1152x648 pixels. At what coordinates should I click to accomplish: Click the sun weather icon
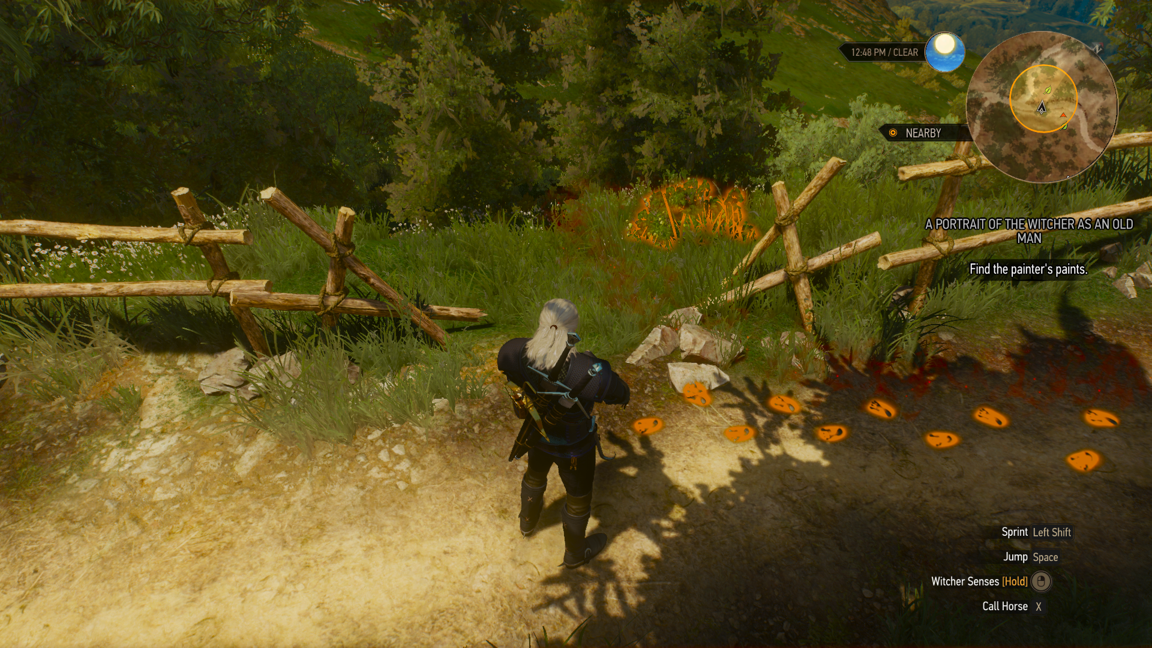[944, 51]
